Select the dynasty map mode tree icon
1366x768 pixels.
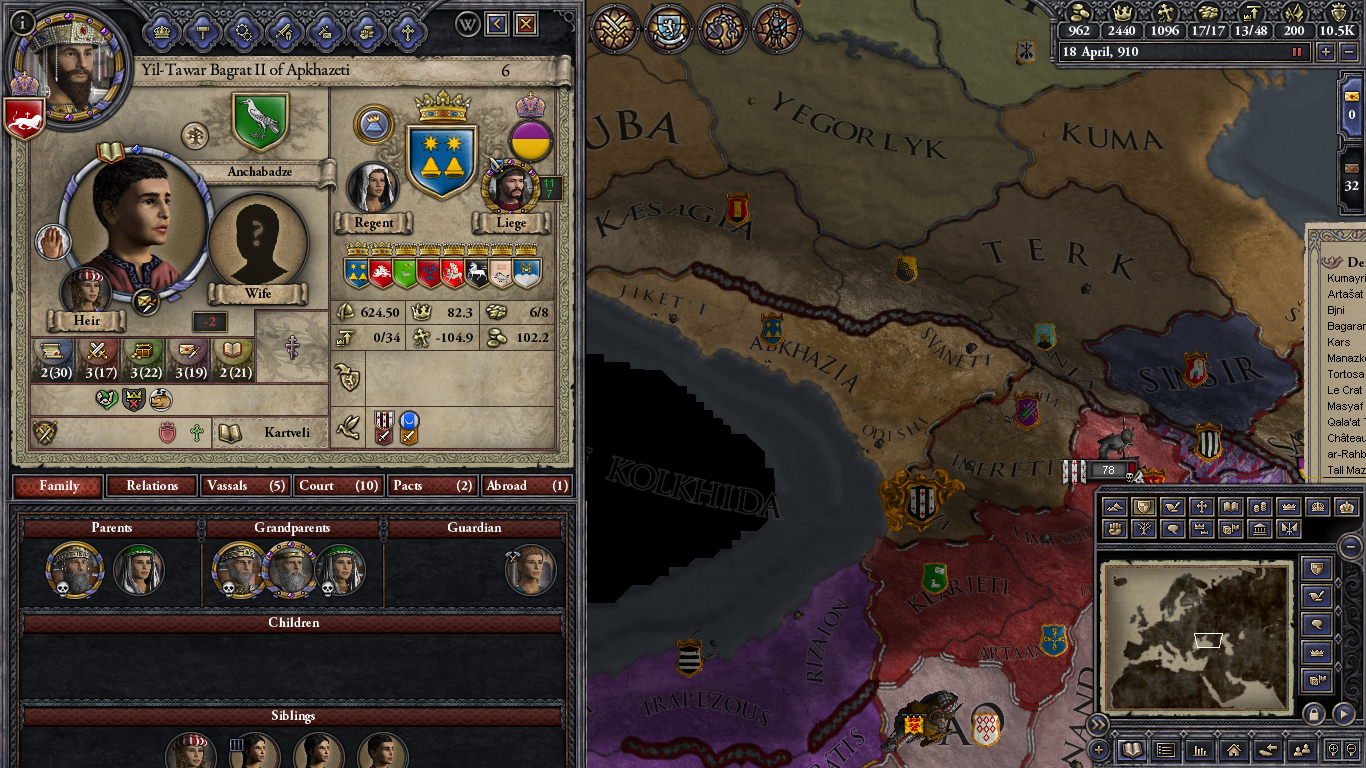(1145, 527)
